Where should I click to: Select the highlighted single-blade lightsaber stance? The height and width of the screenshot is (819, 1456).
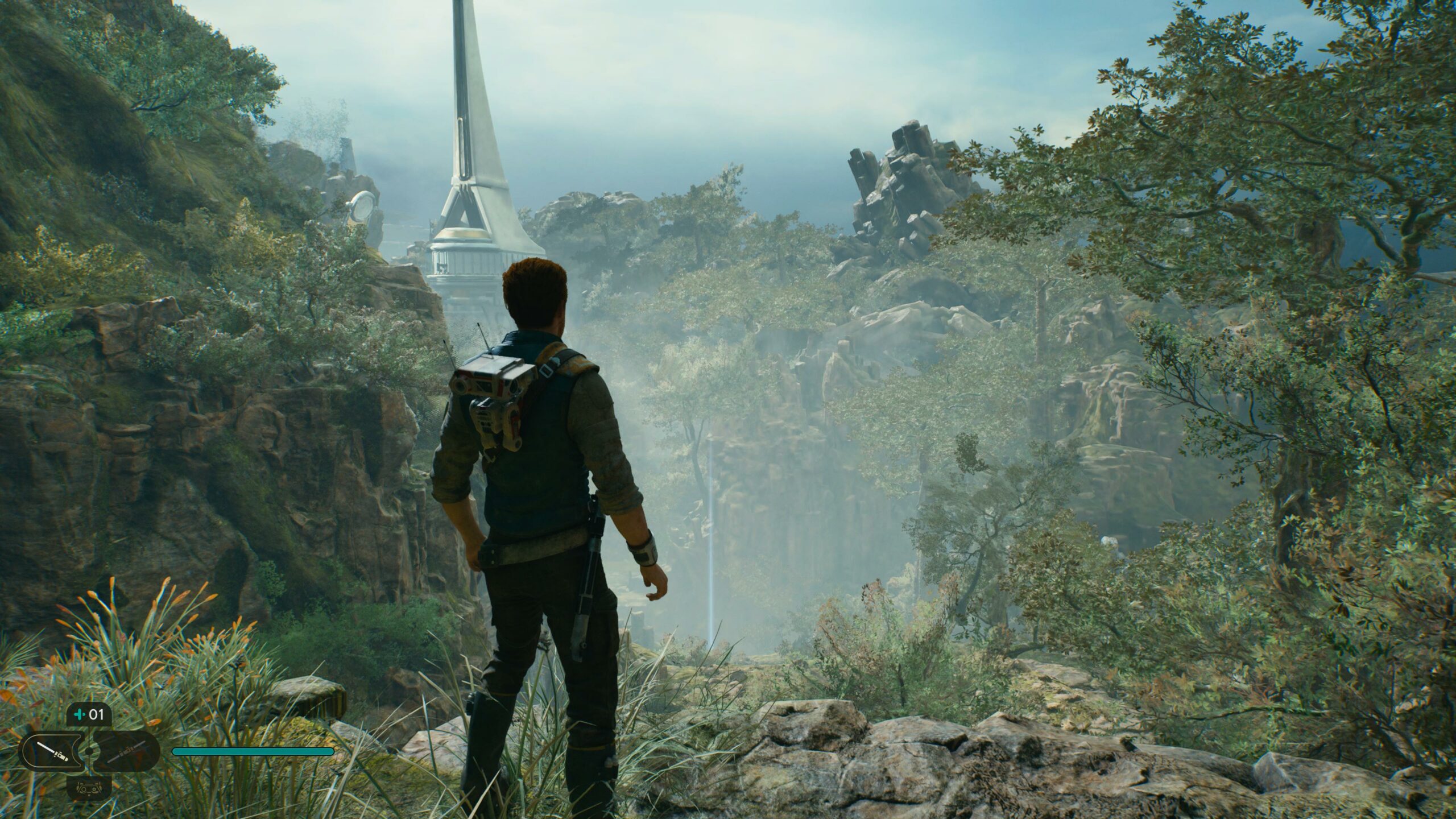pyautogui.click(x=52, y=750)
